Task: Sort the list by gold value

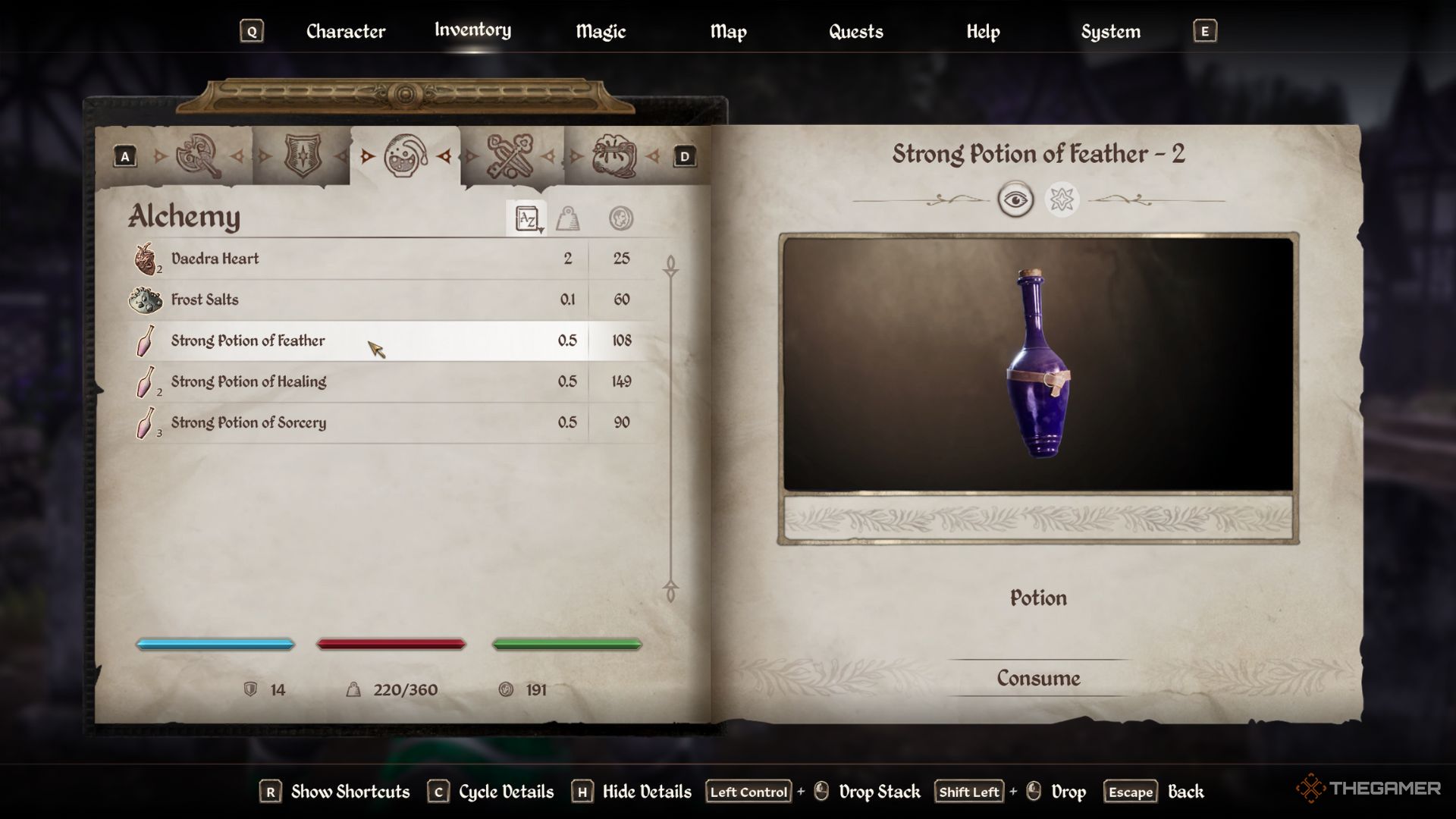Action: tap(621, 219)
